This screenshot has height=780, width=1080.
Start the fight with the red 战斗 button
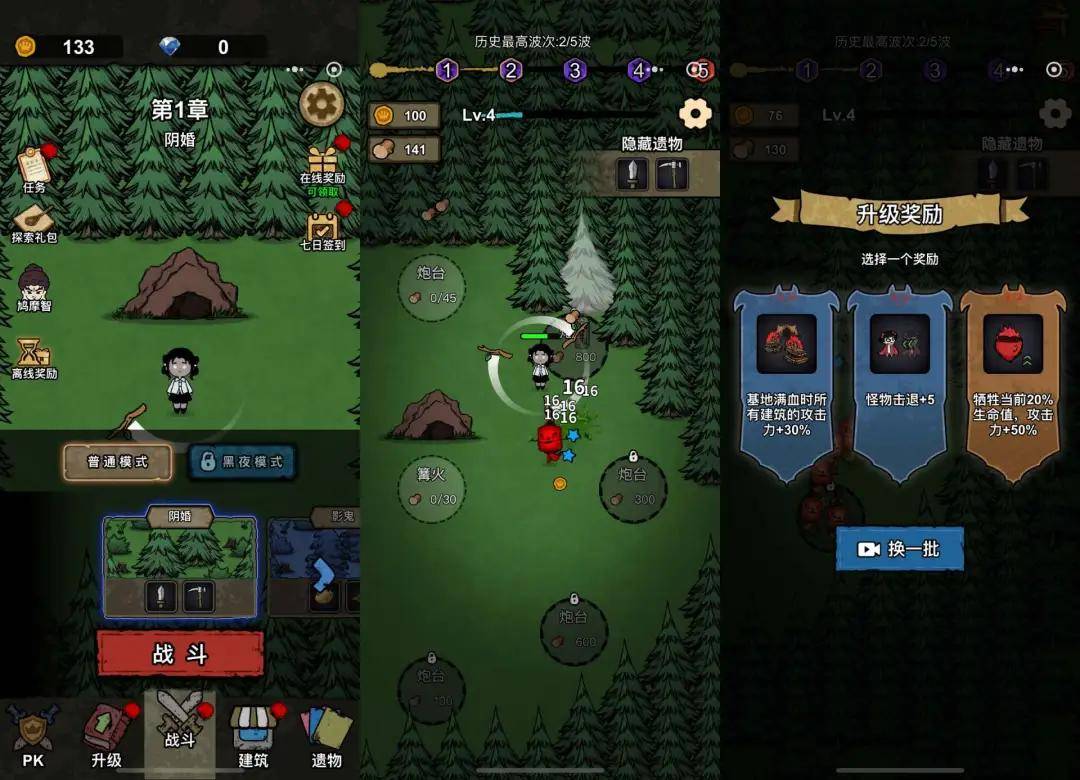pyautogui.click(x=180, y=654)
